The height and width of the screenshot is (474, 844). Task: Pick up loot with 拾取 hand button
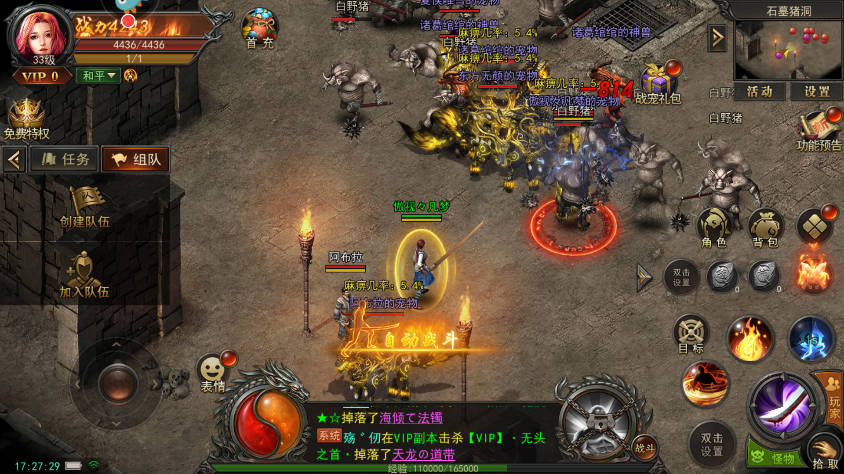click(x=824, y=451)
